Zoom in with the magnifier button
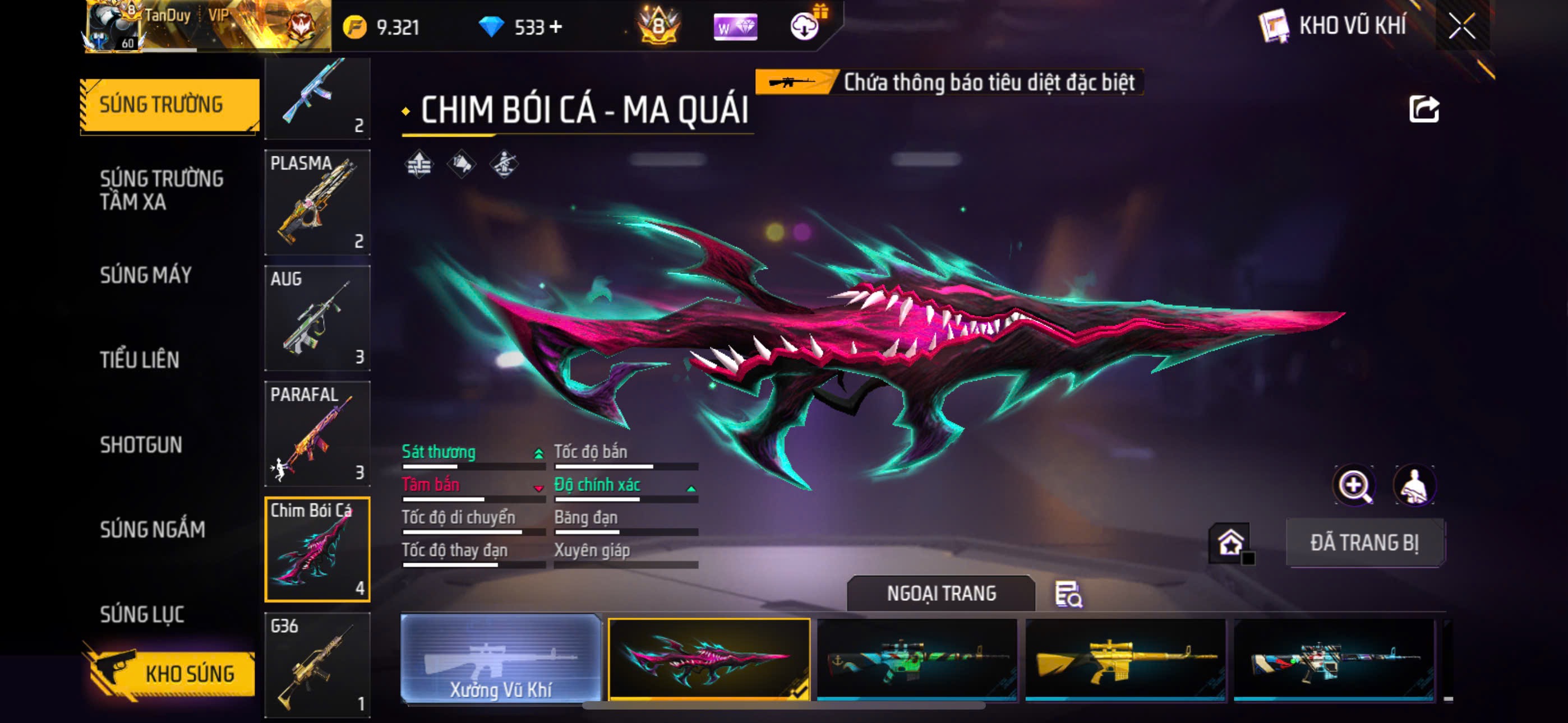This screenshot has height=723, width=1568. coord(1354,486)
